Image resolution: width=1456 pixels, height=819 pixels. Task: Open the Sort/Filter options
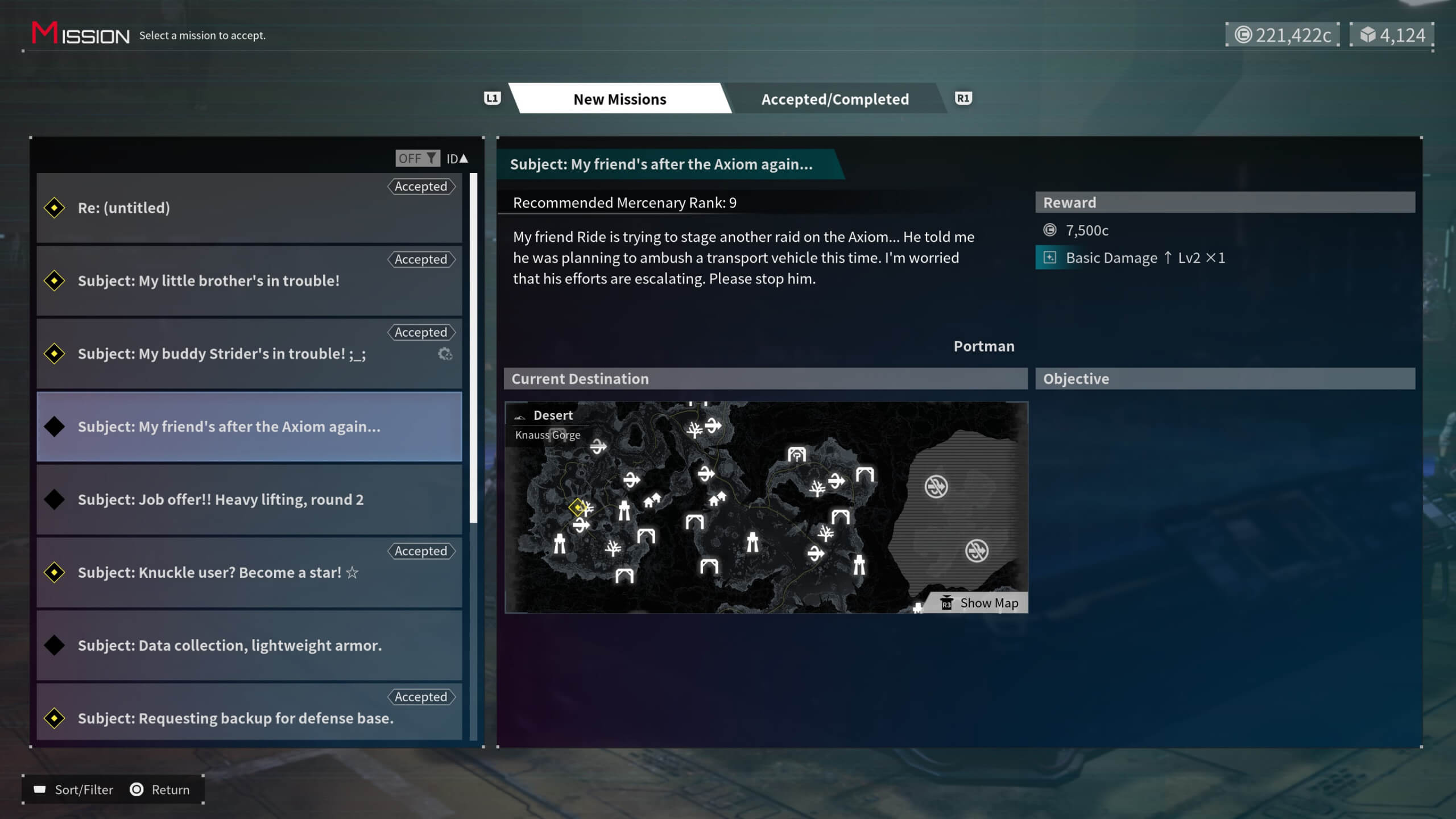coord(74,789)
